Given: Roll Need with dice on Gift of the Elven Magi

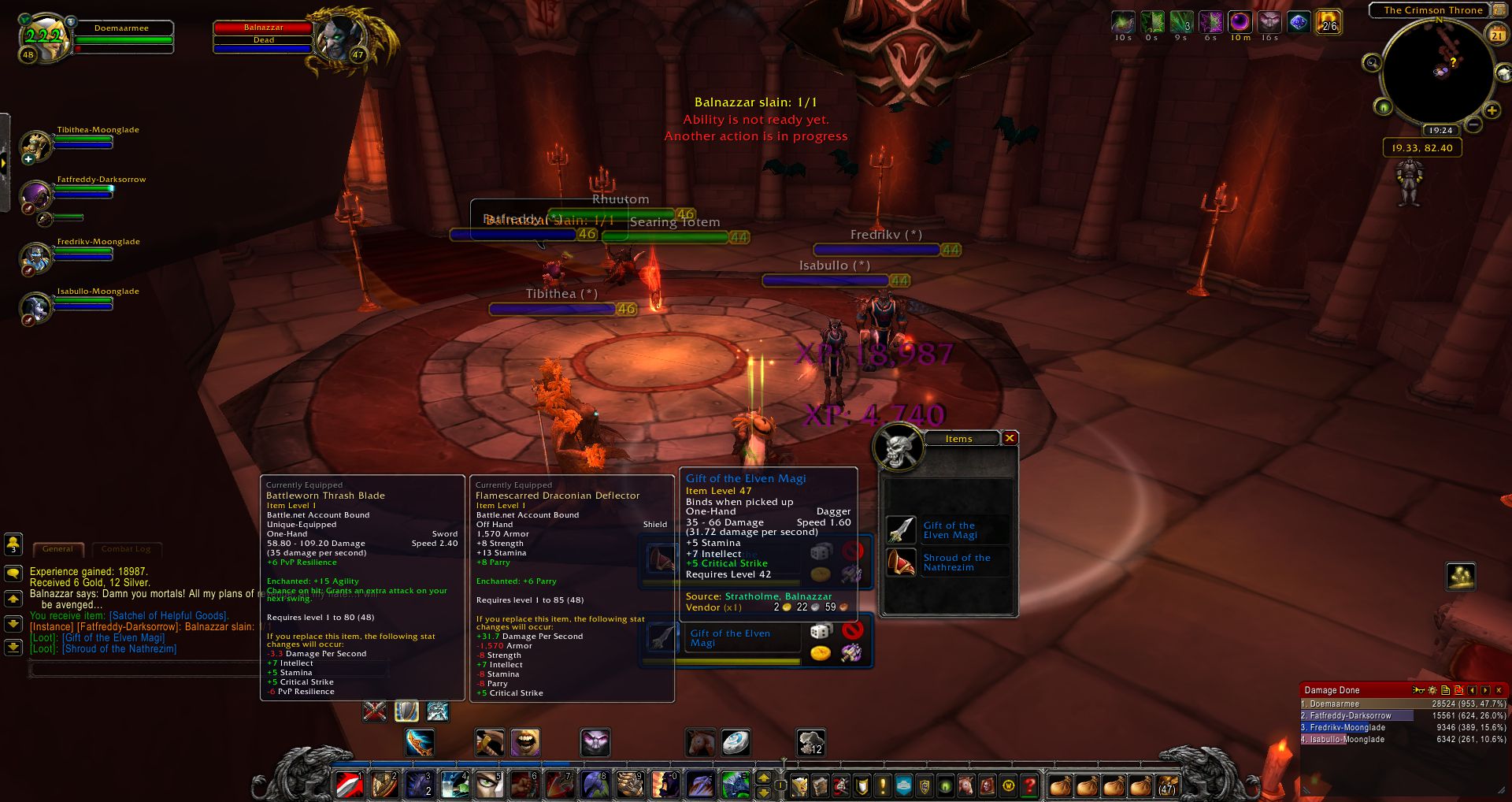Looking at the screenshot, I should [821, 631].
